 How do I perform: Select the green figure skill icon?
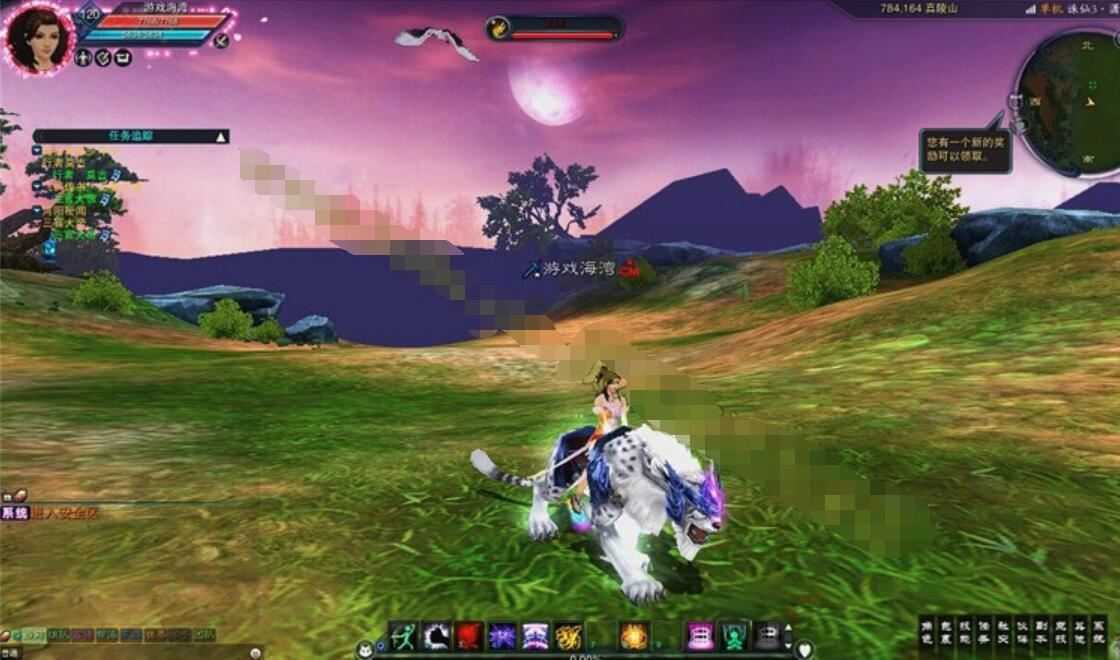click(733, 635)
